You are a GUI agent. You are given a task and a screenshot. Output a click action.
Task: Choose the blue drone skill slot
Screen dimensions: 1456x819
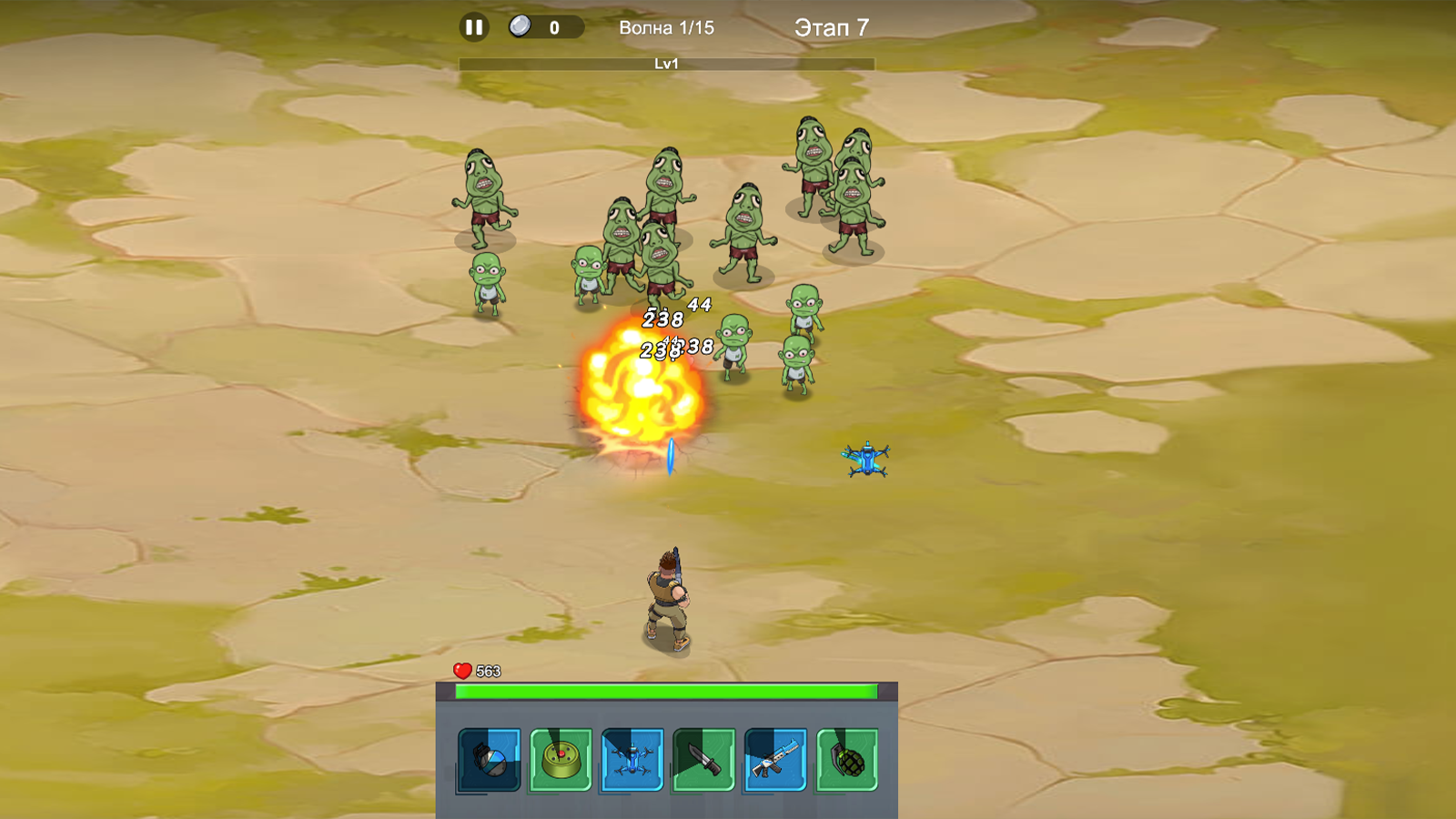(632, 760)
